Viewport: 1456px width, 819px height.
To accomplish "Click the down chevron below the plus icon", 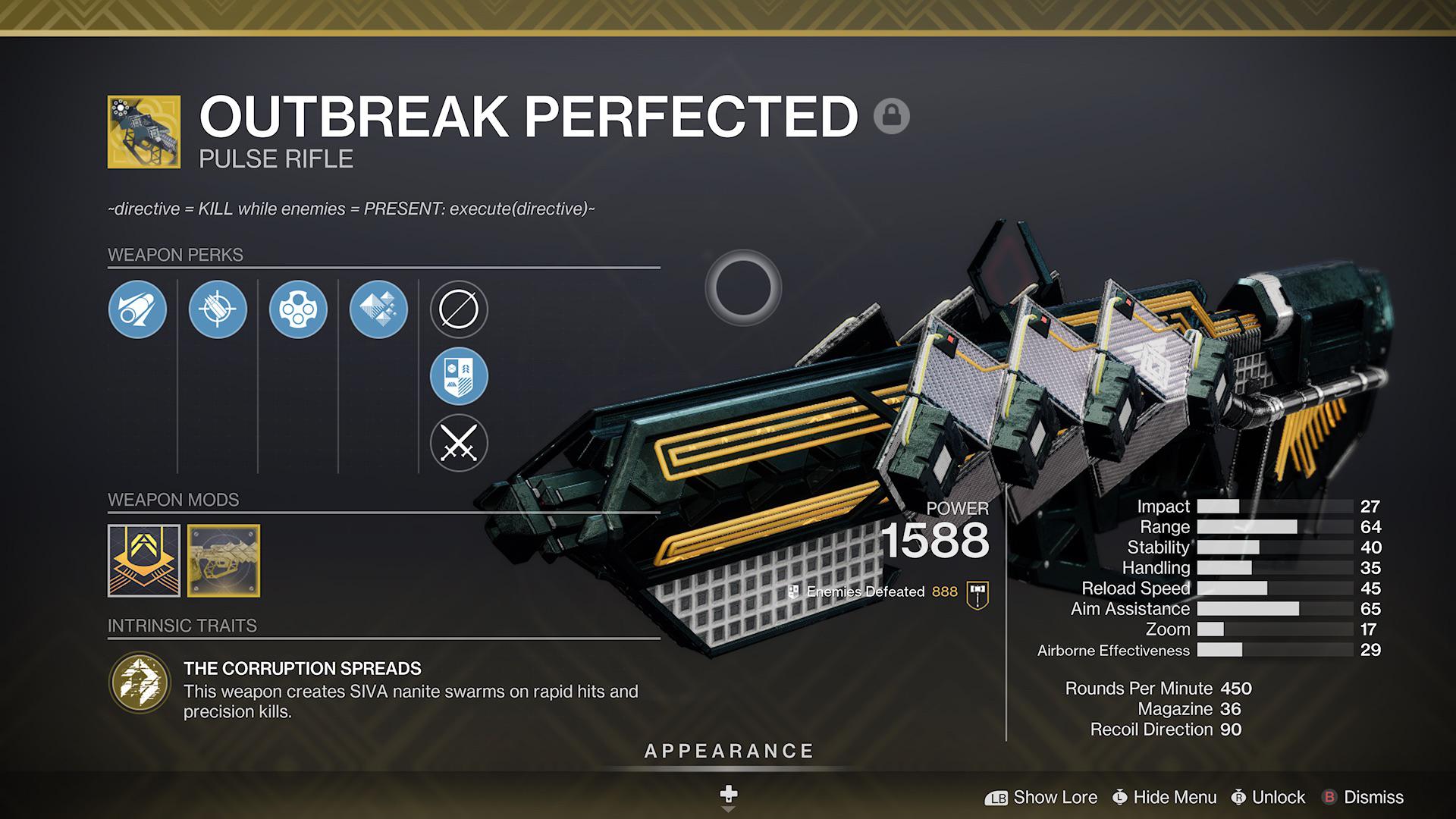I will (728, 810).
